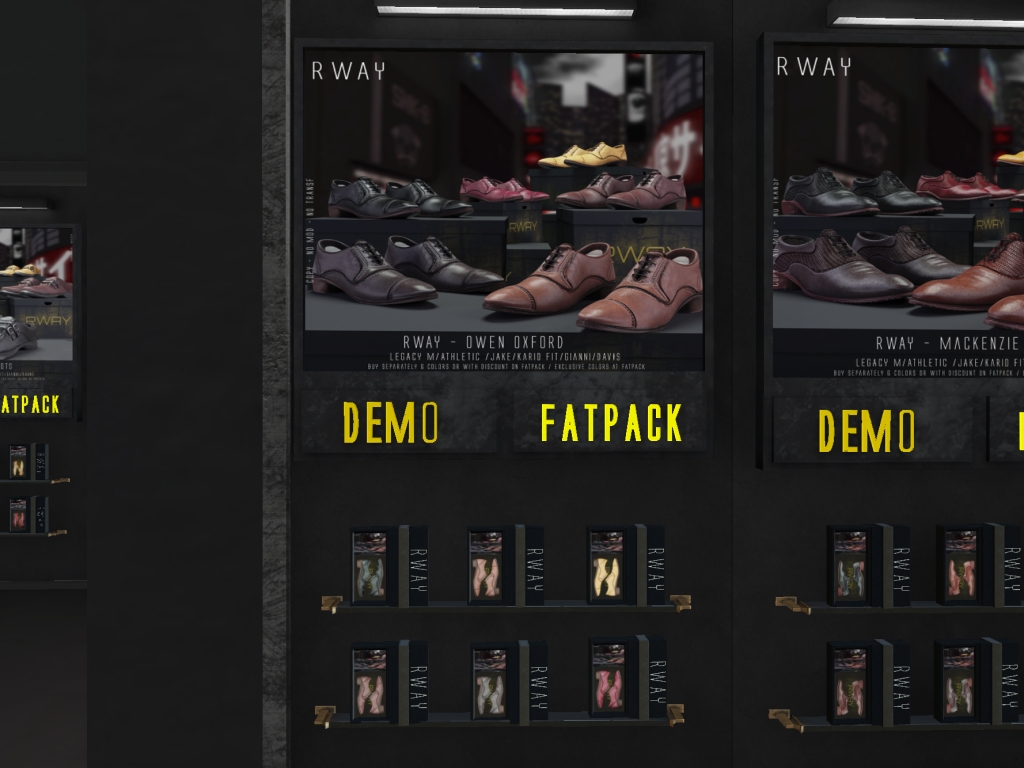Click the Owen Oxford DEMO button
This screenshot has width=1024, height=768.
point(393,422)
